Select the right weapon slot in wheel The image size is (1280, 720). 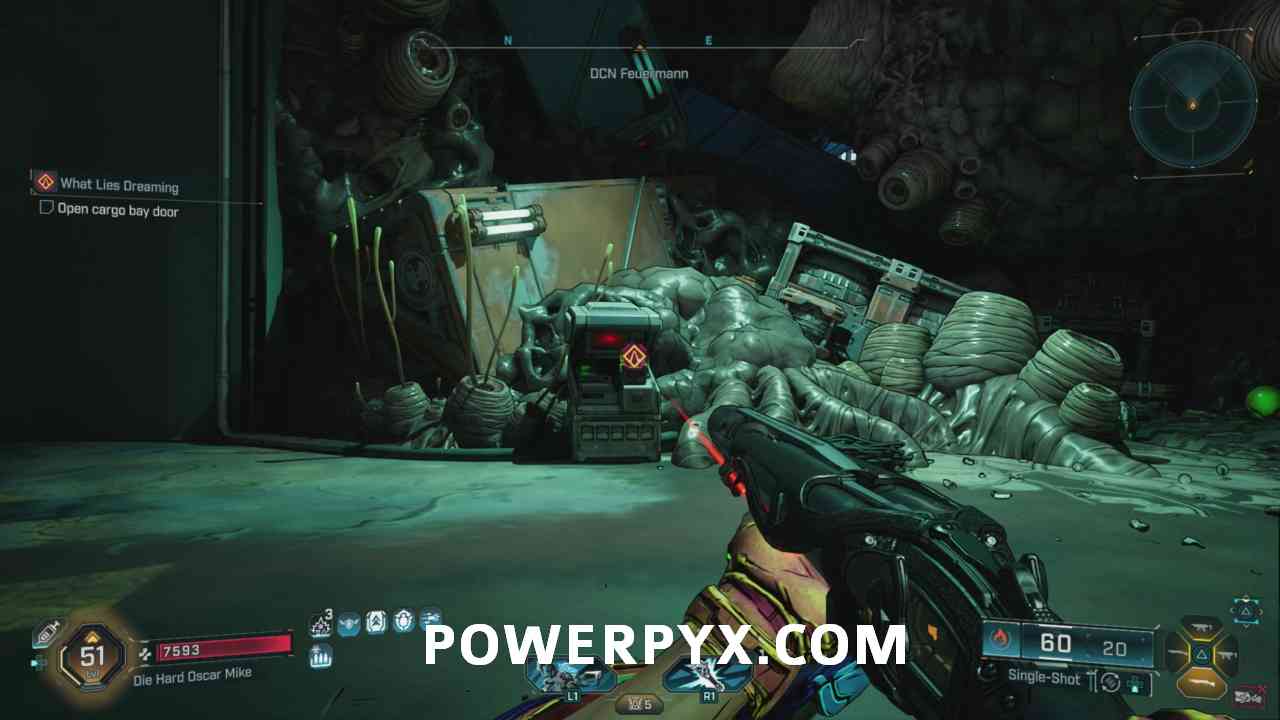(x=1227, y=655)
